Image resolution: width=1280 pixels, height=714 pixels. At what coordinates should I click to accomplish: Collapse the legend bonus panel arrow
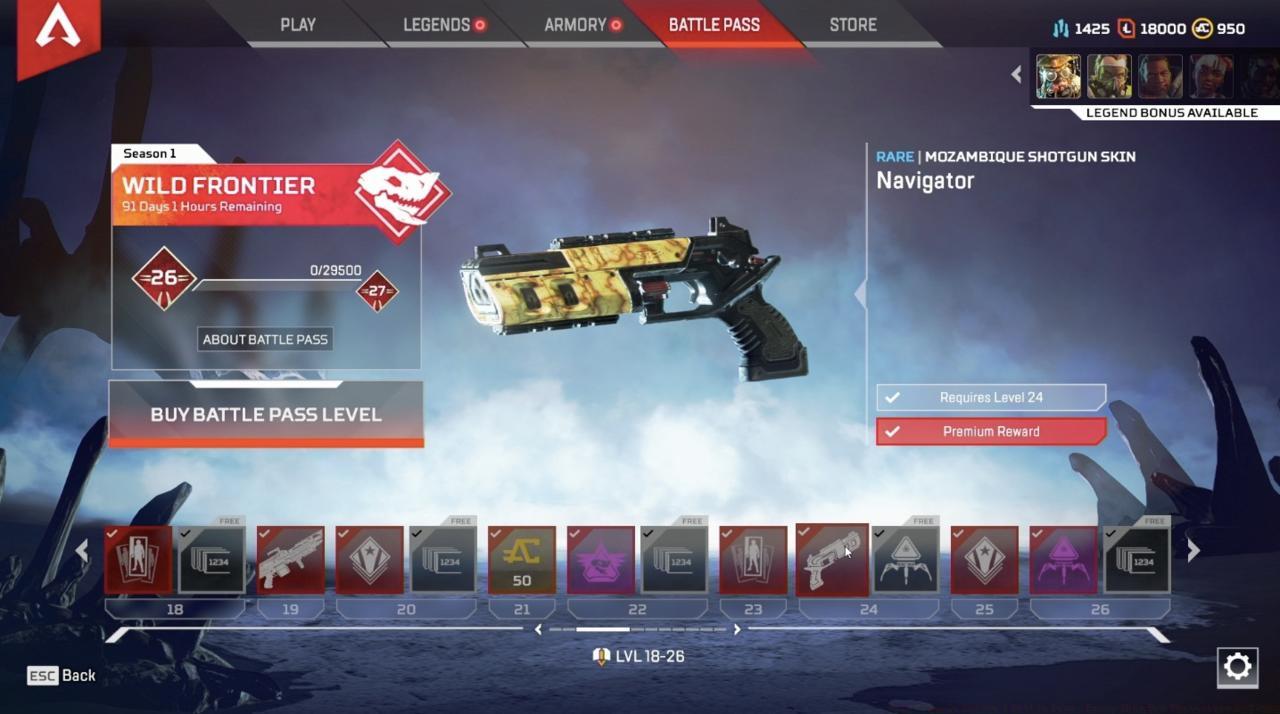1016,75
